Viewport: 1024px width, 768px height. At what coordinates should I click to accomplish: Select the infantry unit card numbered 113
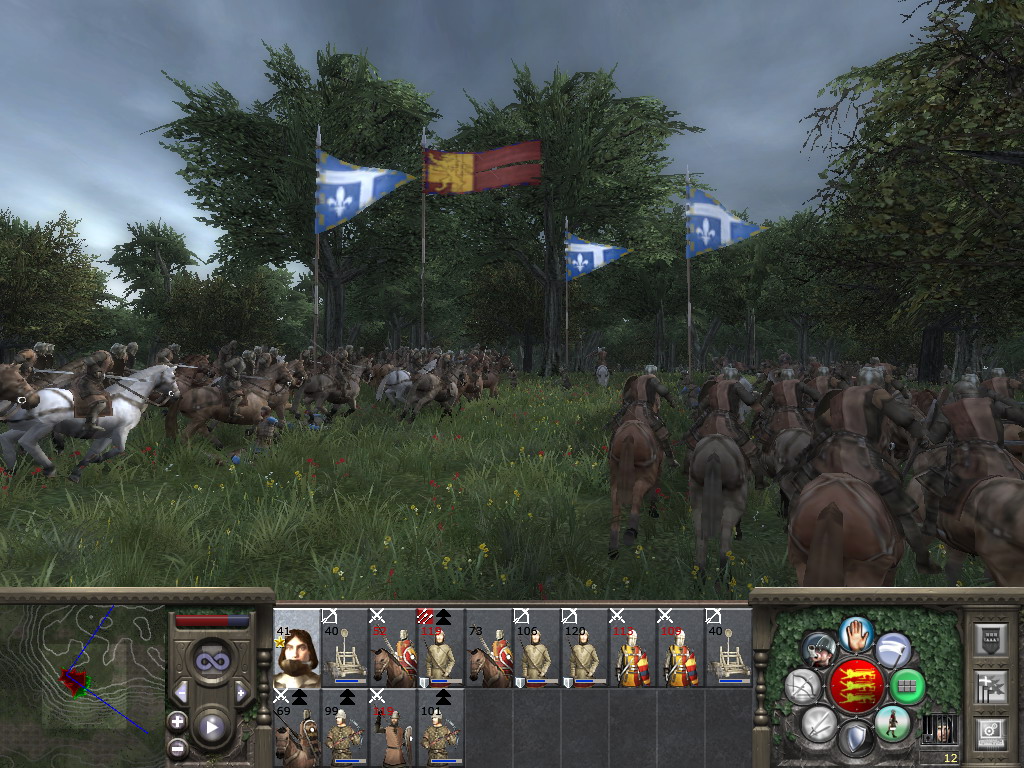tap(633, 647)
